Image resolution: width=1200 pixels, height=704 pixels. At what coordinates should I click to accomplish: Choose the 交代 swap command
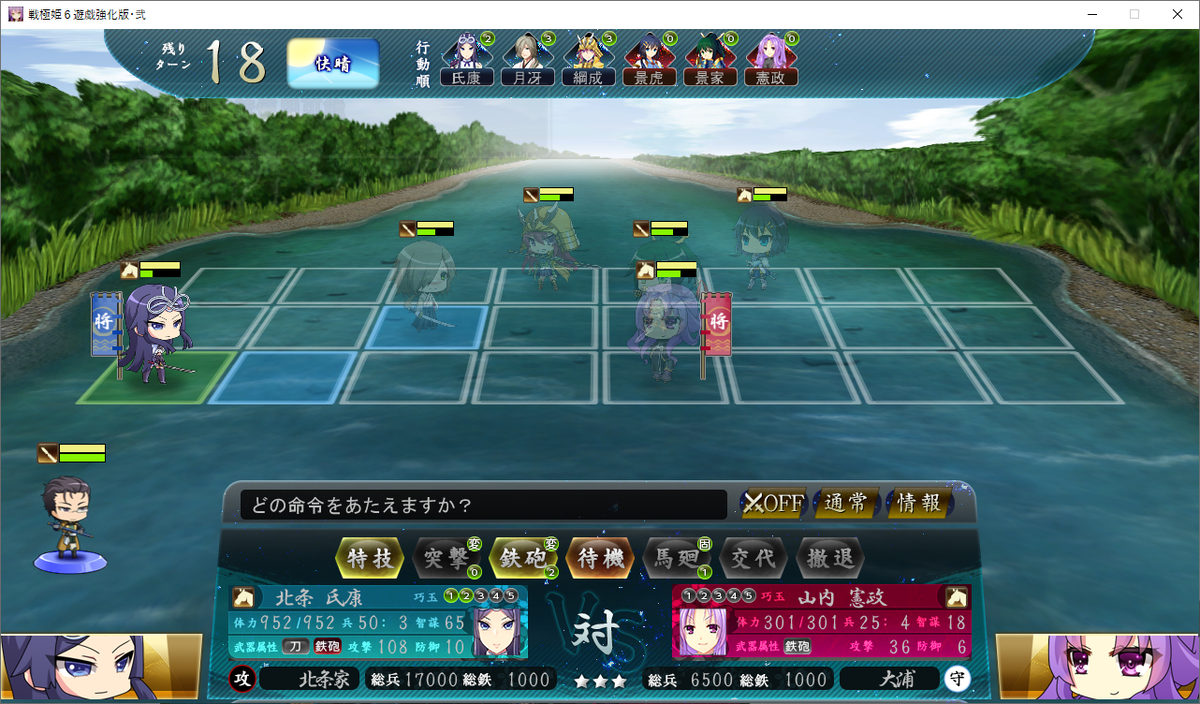[x=753, y=558]
